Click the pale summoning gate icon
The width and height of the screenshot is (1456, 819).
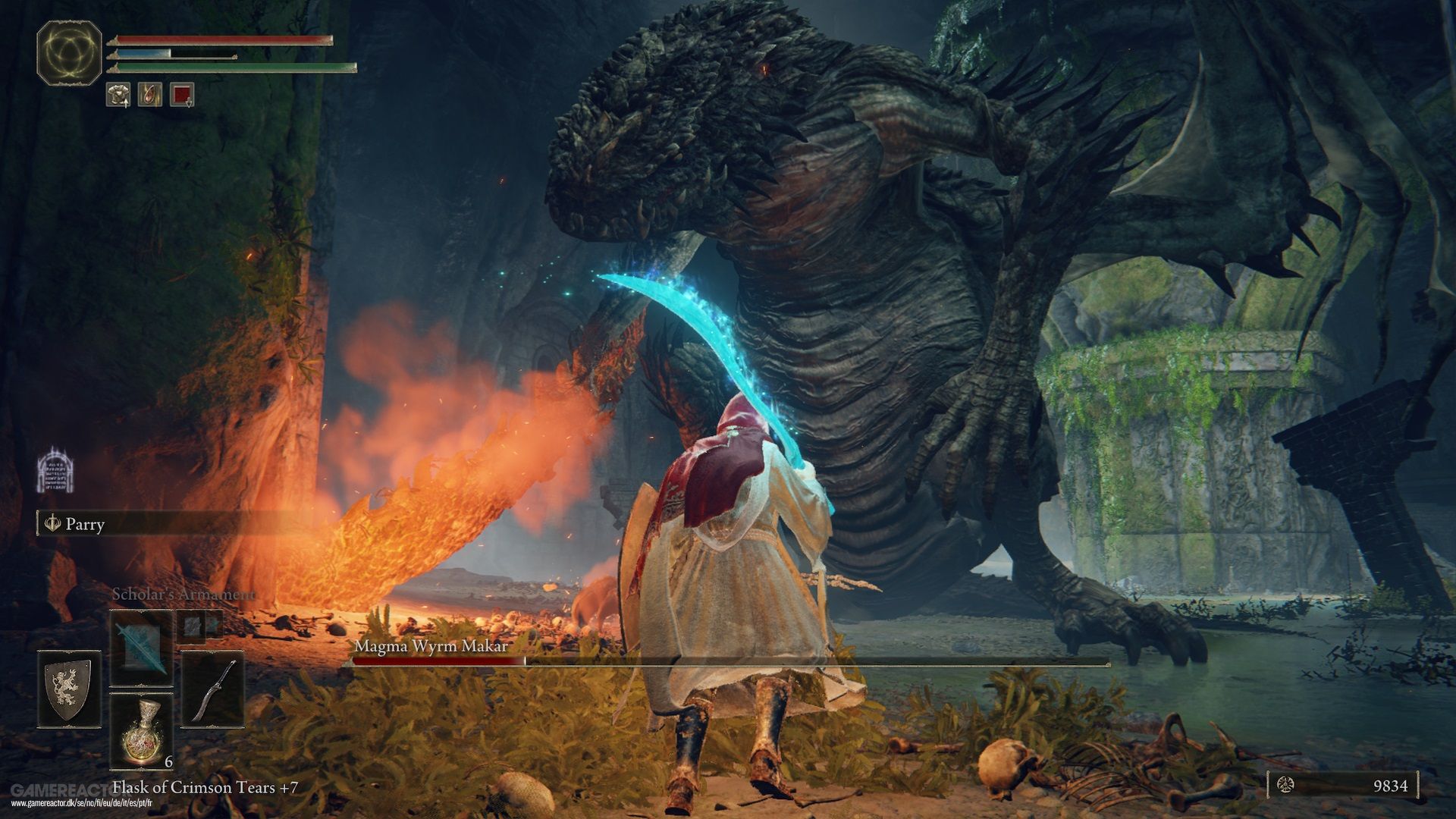[x=55, y=469]
